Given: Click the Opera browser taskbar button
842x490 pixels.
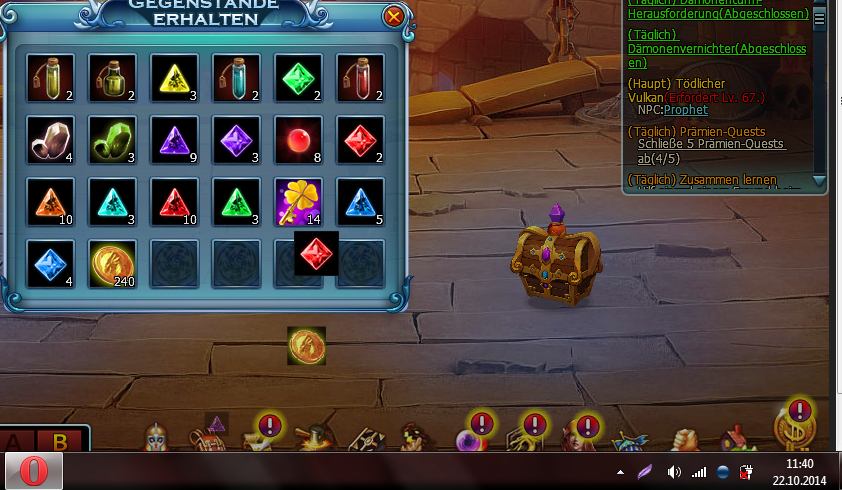Looking at the screenshot, I should pos(34,470).
